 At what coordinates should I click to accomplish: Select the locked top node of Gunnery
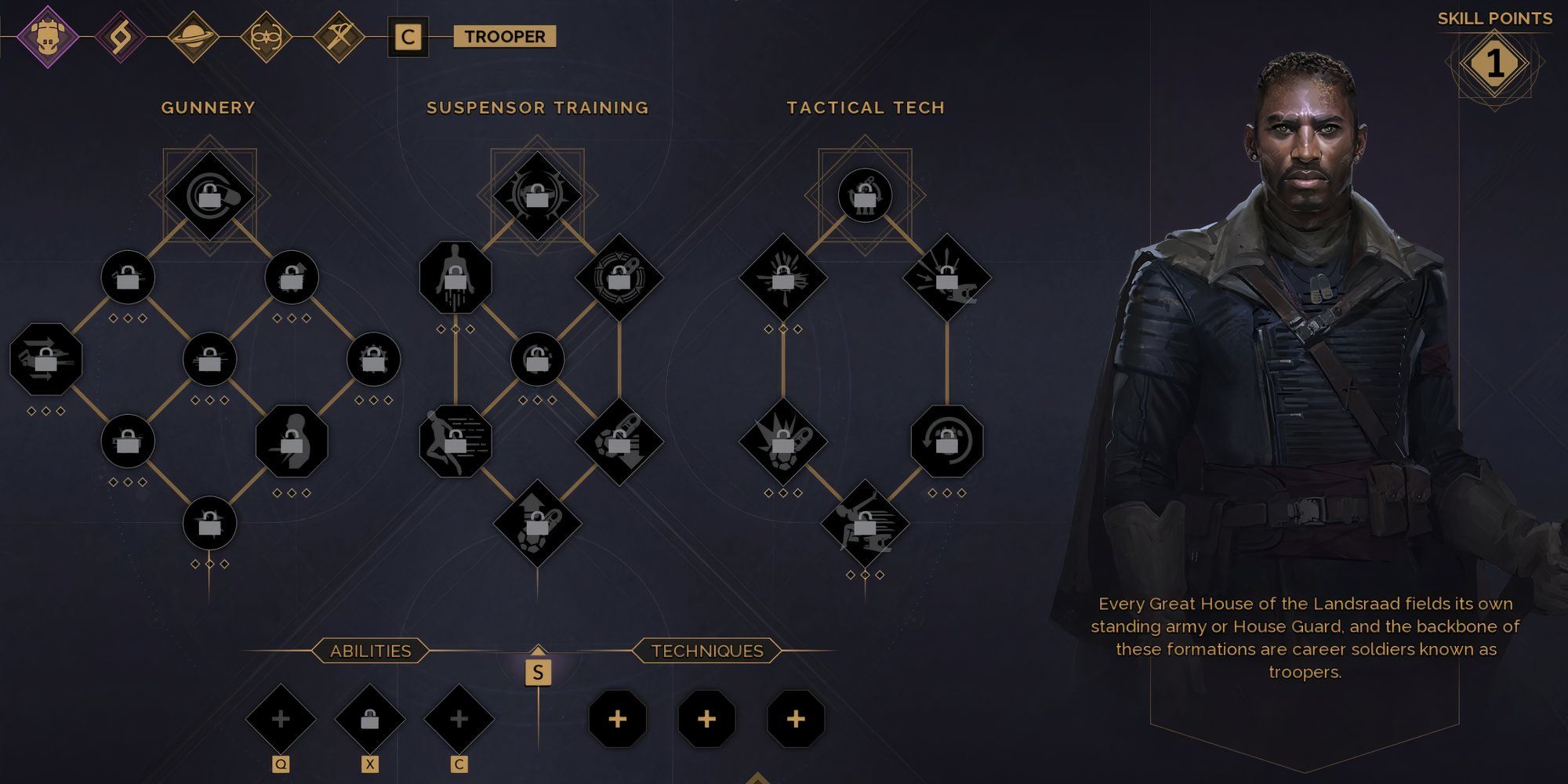(x=209, y=195)
